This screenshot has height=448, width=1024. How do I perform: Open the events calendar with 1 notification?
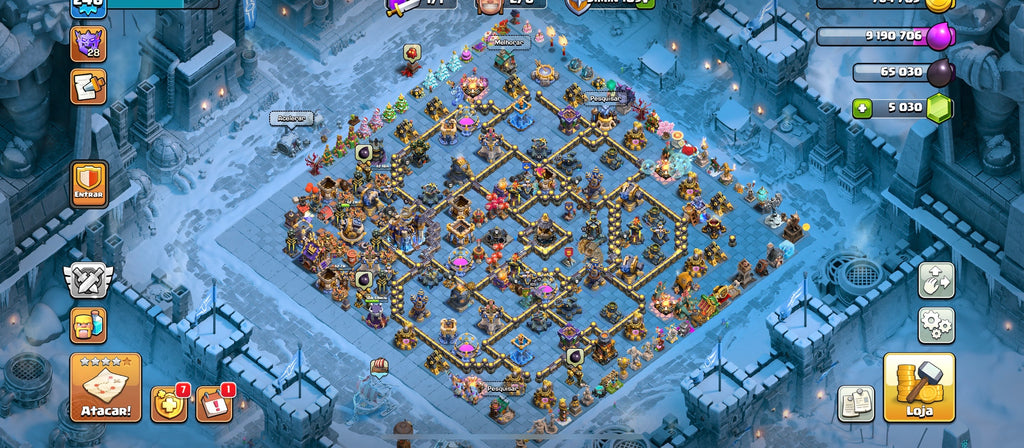pos(213,403)
